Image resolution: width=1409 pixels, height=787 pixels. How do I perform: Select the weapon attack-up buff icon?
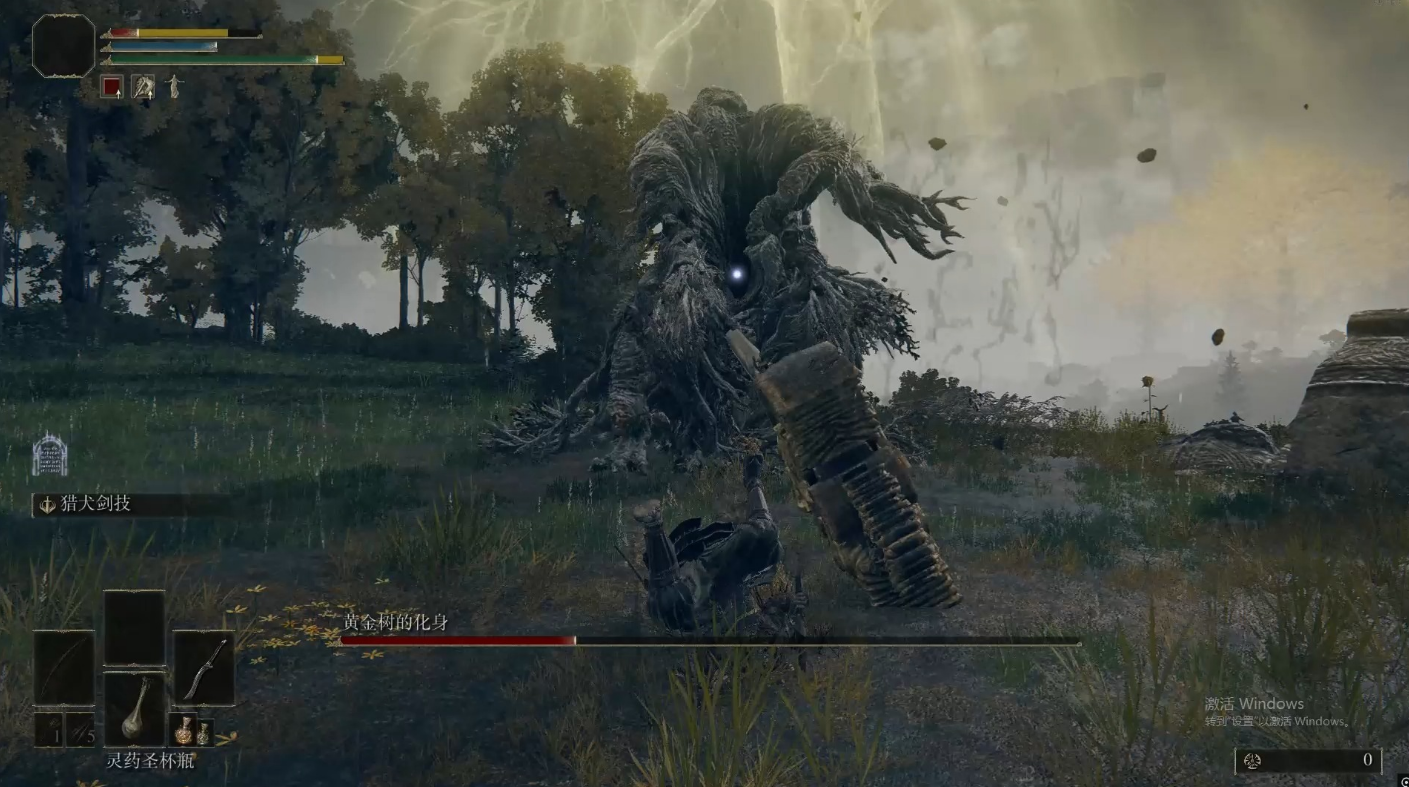point(143,88)
